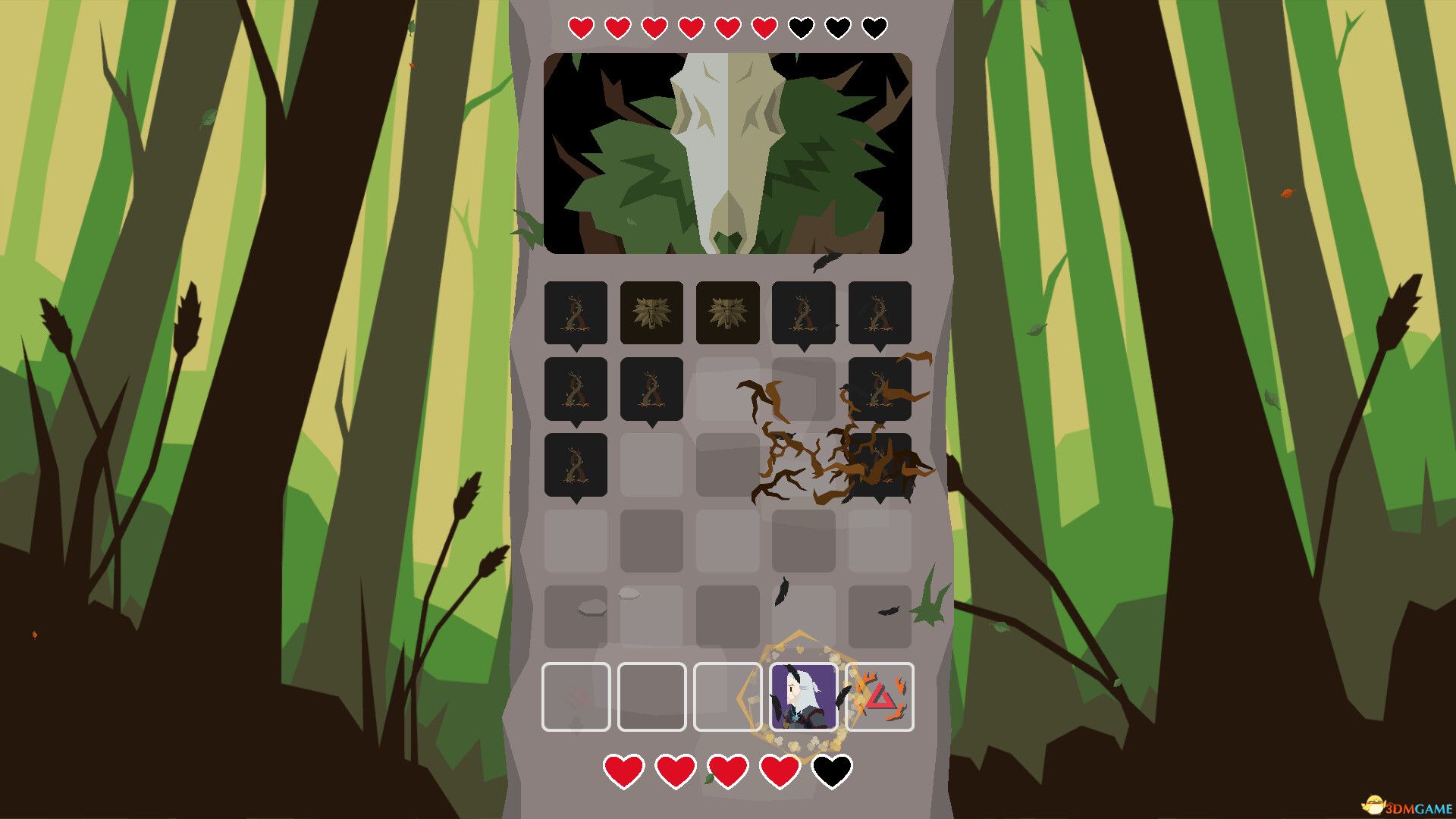Open the leshen skull portrait panel

726,152
